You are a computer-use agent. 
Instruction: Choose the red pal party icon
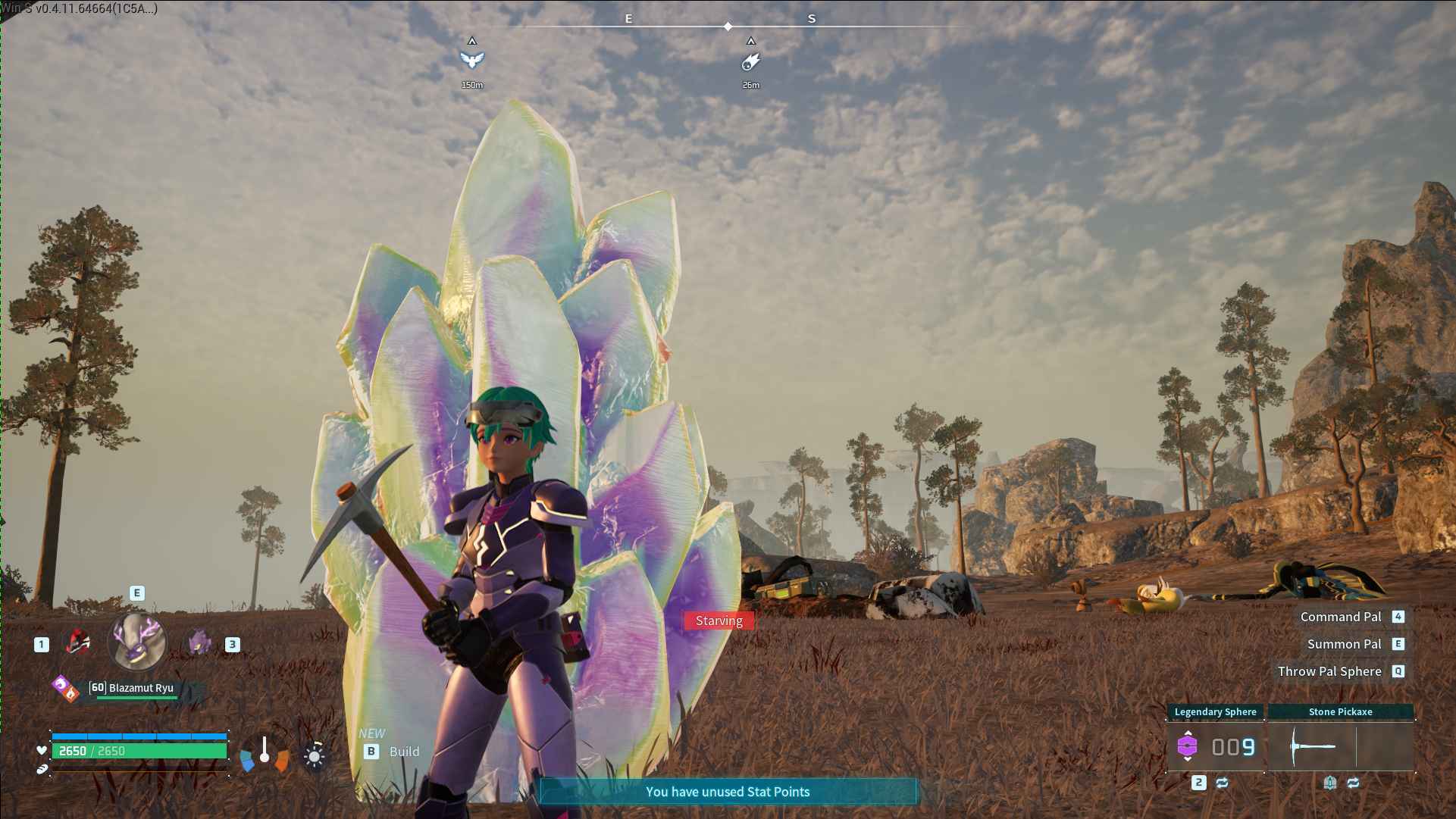77,642
